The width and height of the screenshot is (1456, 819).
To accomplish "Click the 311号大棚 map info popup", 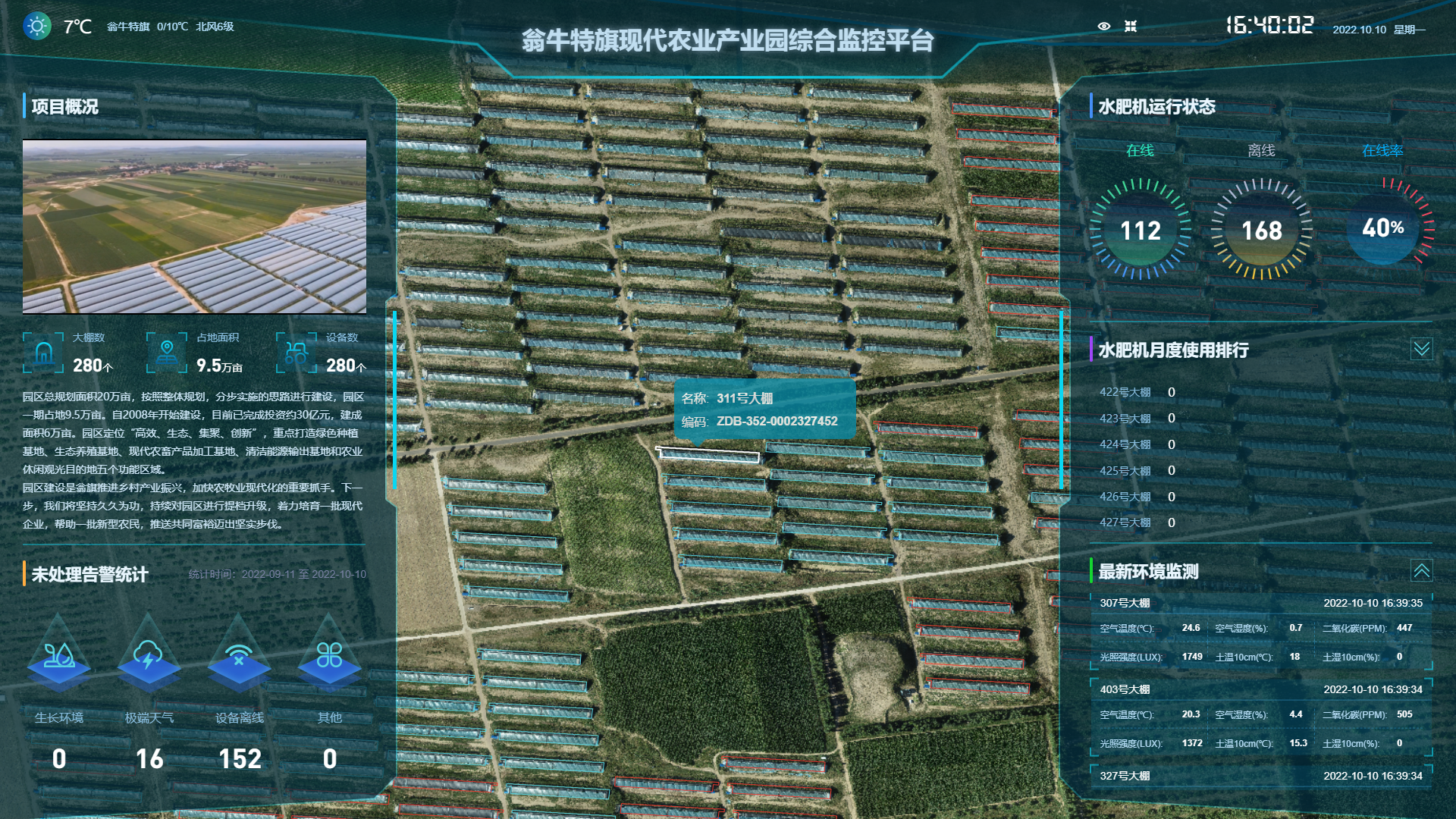I will 764,409.
